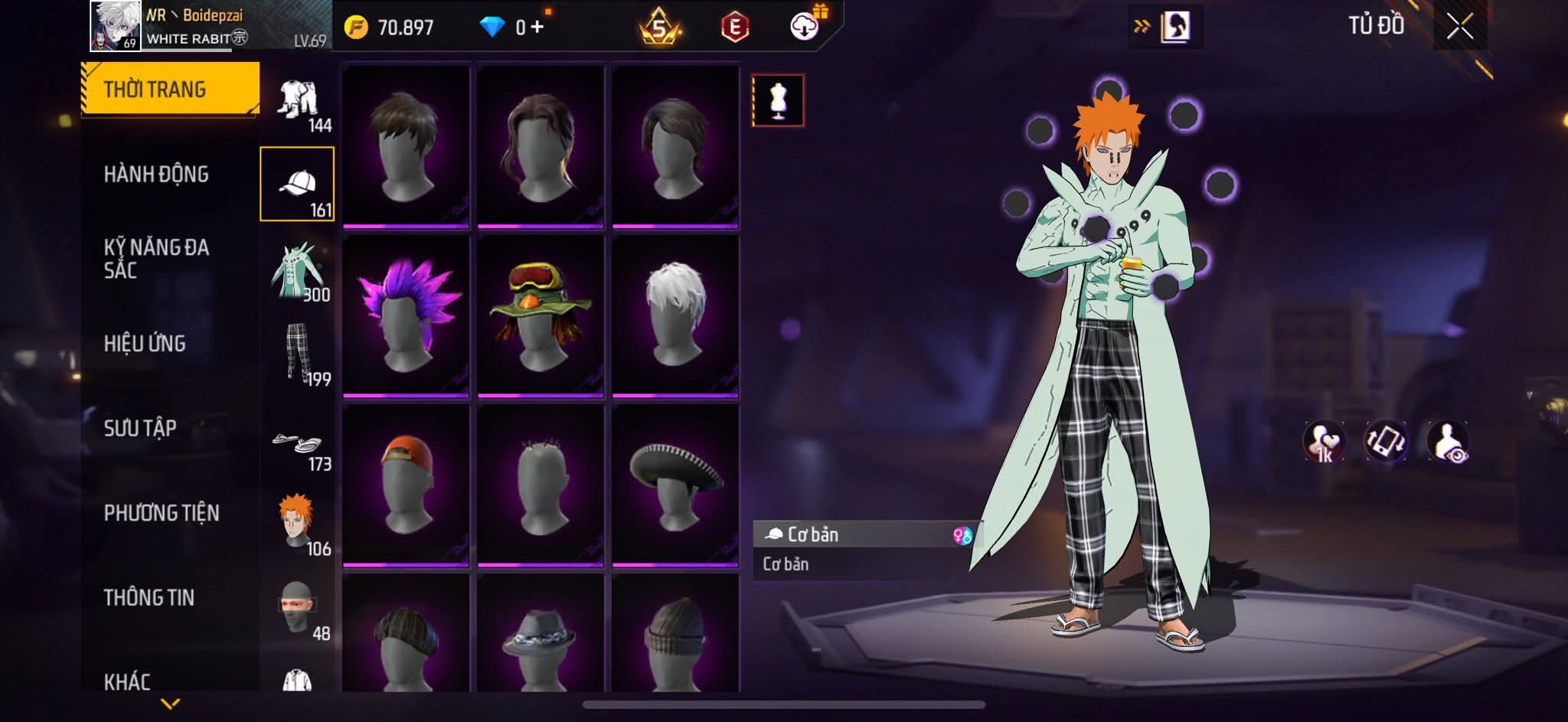The height and width of the screenshot is (722, 1568).
Task: Show the THÔNG TIN section
Action: click(149, 597)
